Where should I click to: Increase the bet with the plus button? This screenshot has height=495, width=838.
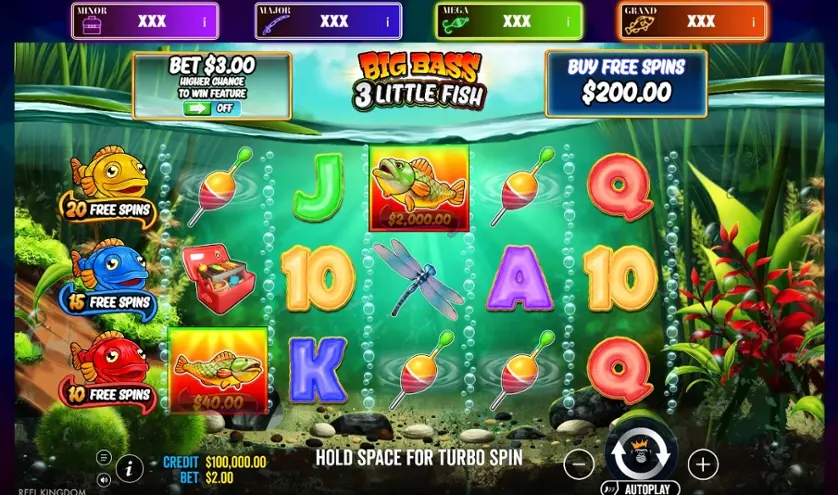coord(703,464)
